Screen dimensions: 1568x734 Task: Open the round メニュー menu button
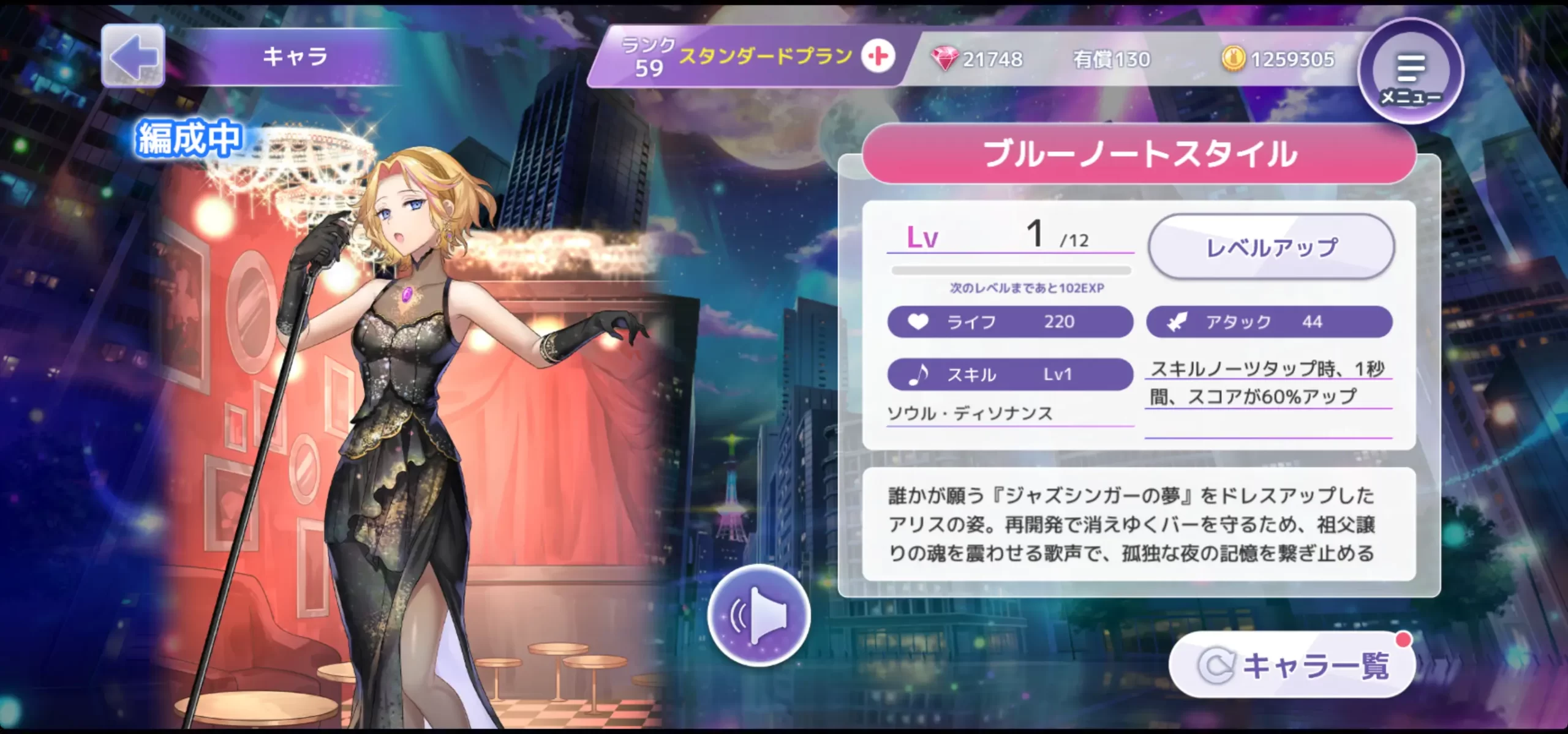tap(1410, 72)
